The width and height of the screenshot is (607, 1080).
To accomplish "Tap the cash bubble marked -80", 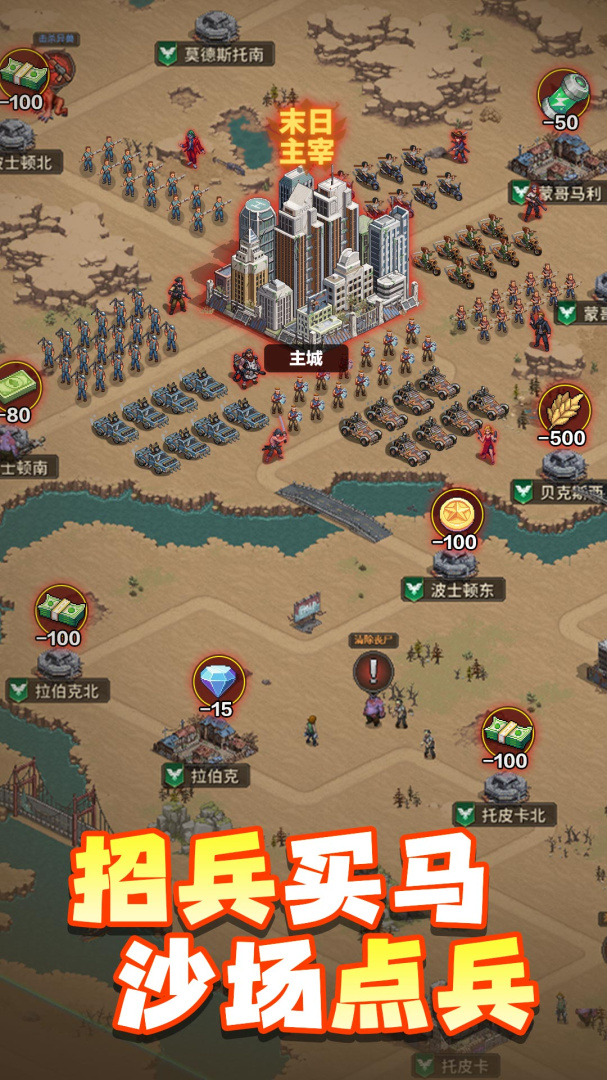I will click(17, 385).
